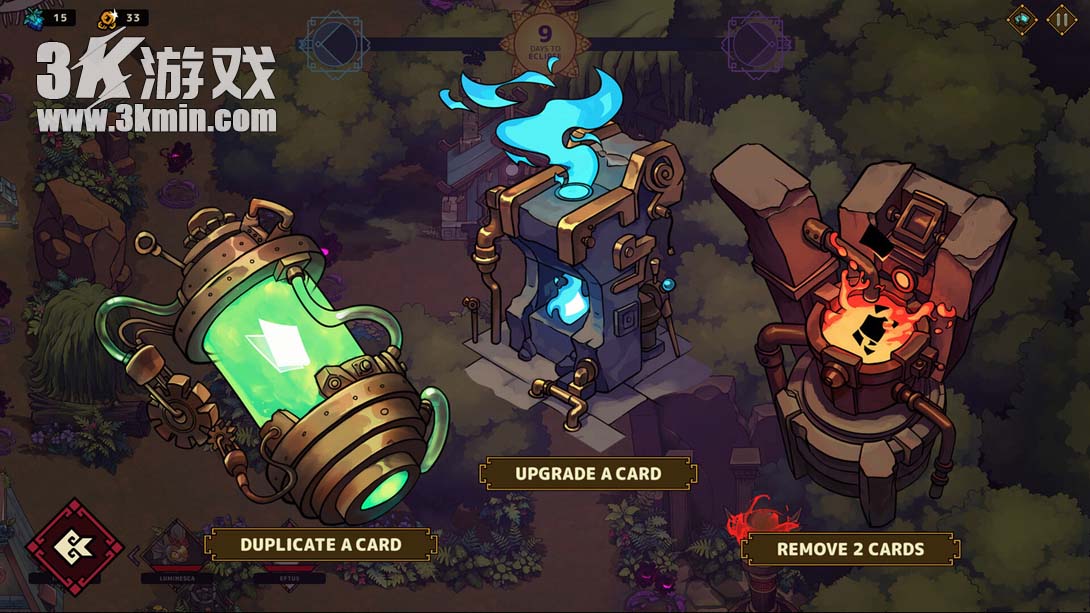Image resolution: width=1090 pixels, height=613 pixels.
Task: Click the red diamond back arrow button
Action: point(74,546)
